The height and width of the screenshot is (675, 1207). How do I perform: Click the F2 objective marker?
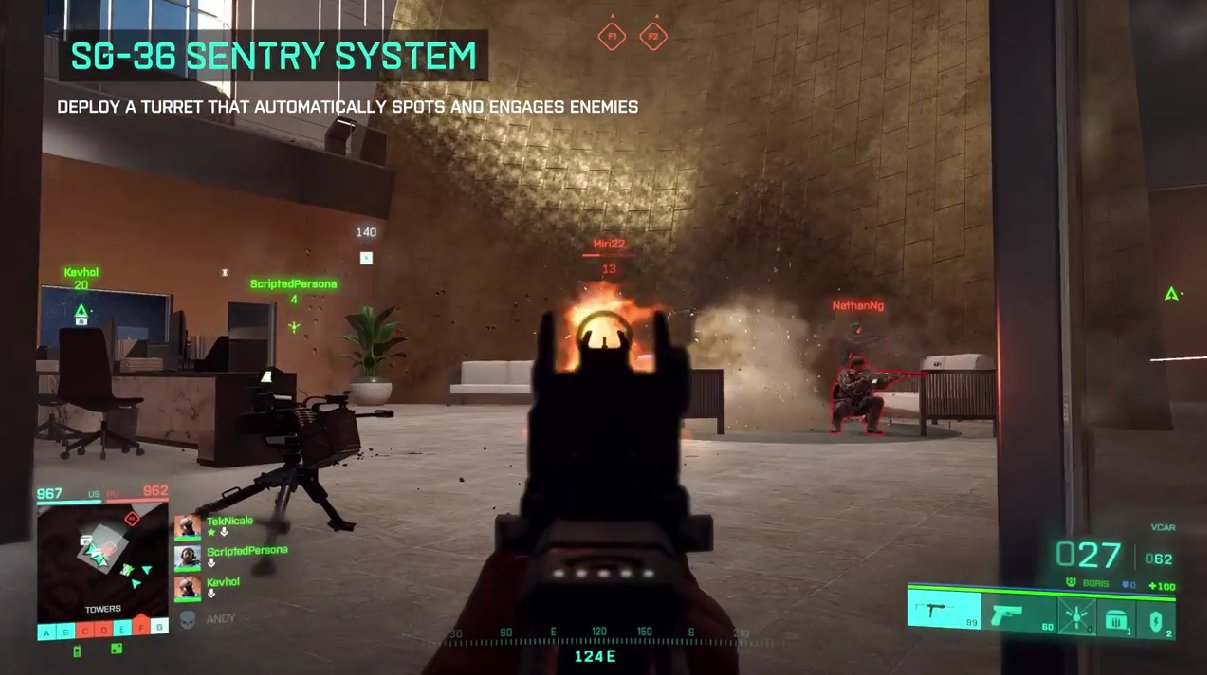tap(653, 37)
